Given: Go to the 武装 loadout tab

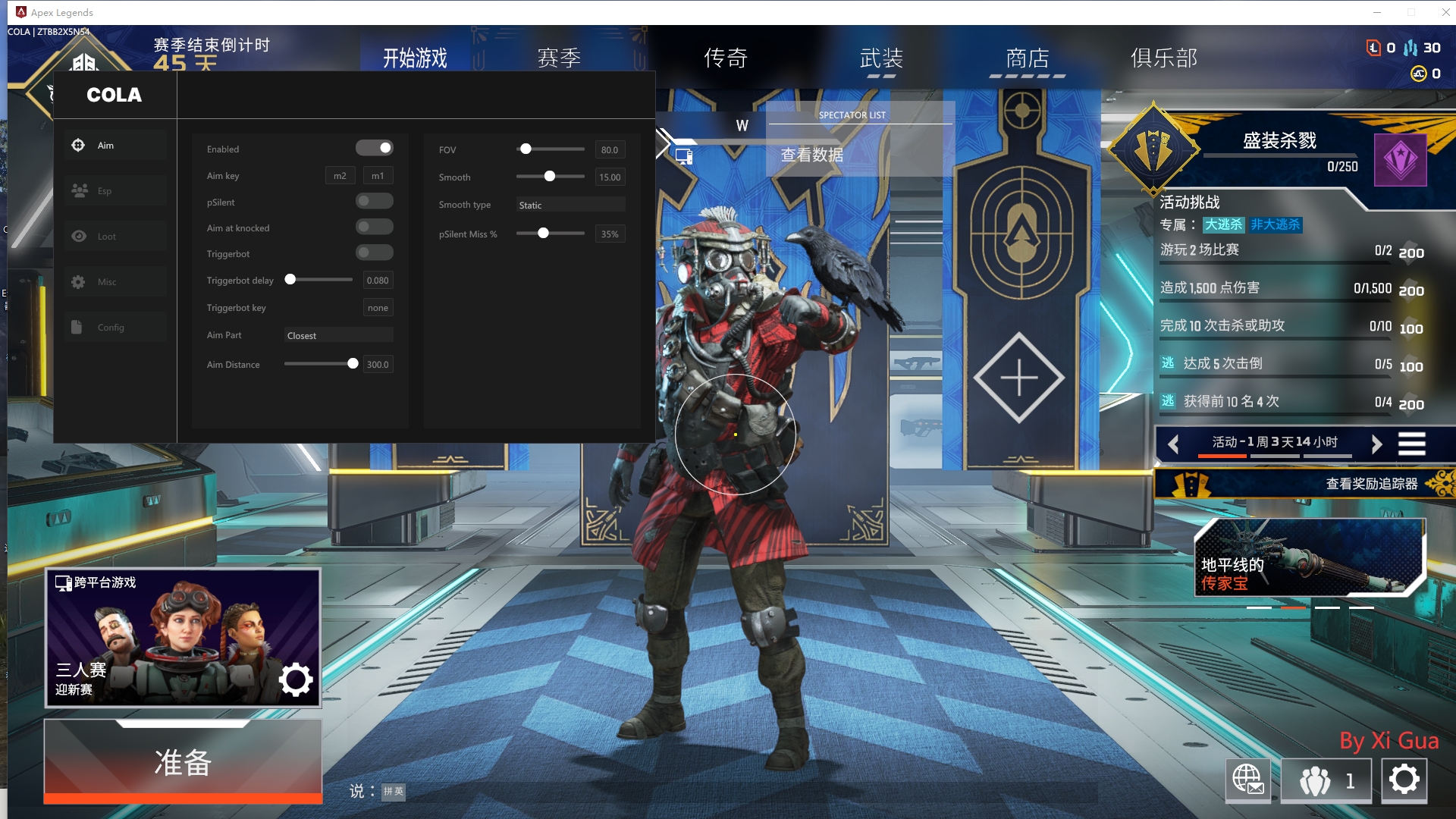Looking at the screenshot, I should coord(881,58).
